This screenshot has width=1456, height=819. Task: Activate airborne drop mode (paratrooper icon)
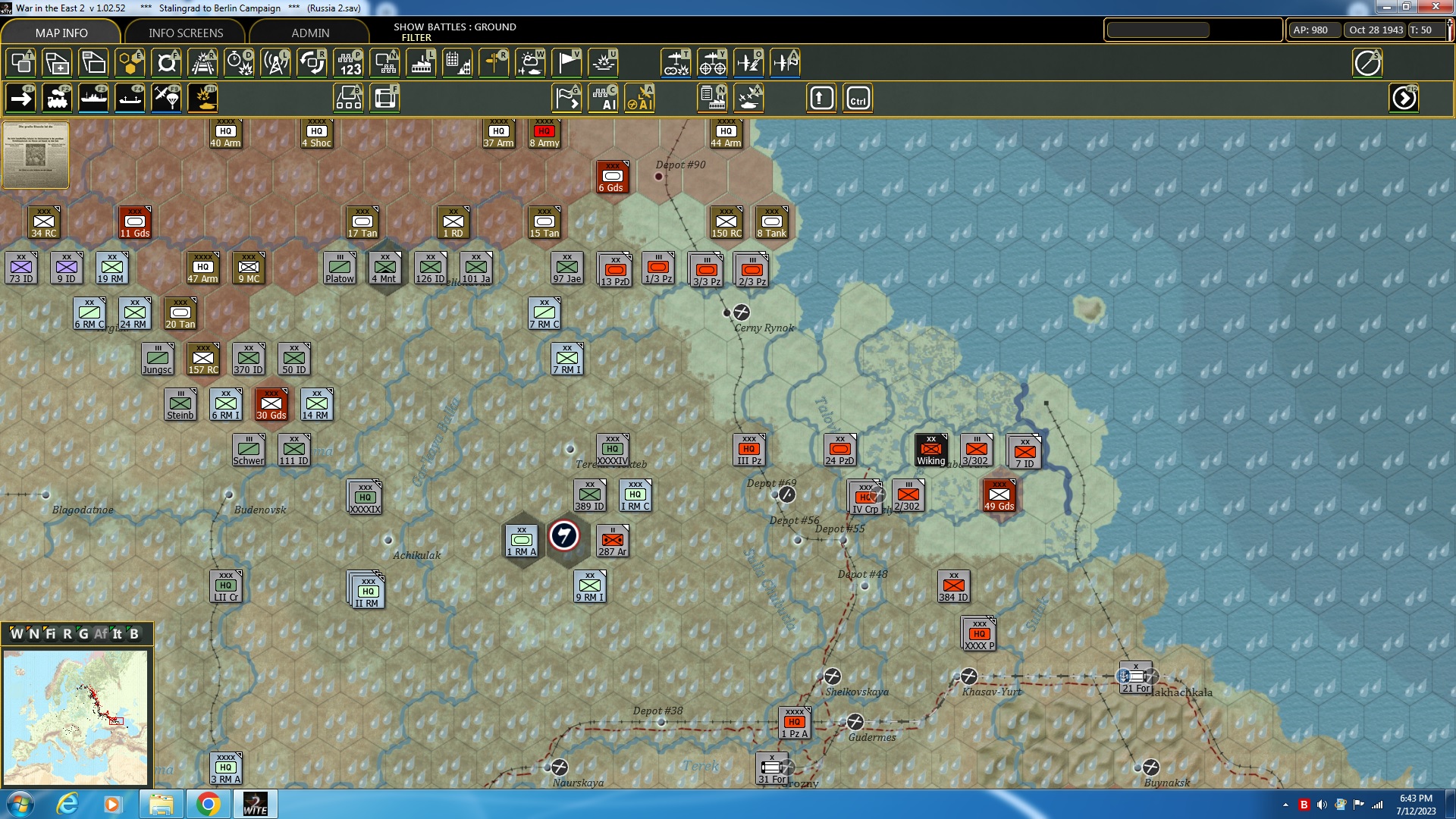[166, 98]
